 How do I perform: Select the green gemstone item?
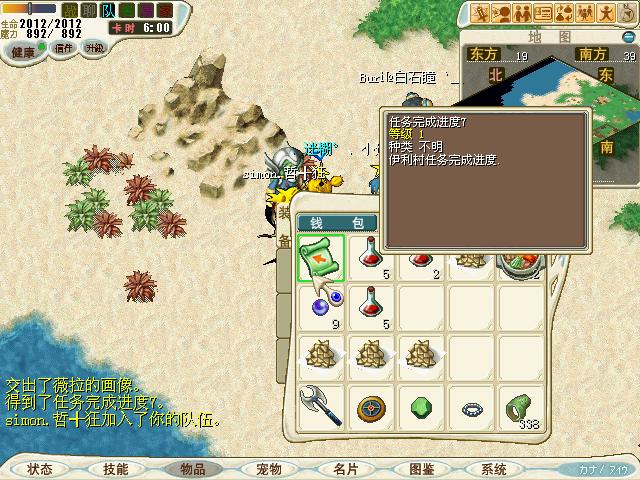pos(420,407)
